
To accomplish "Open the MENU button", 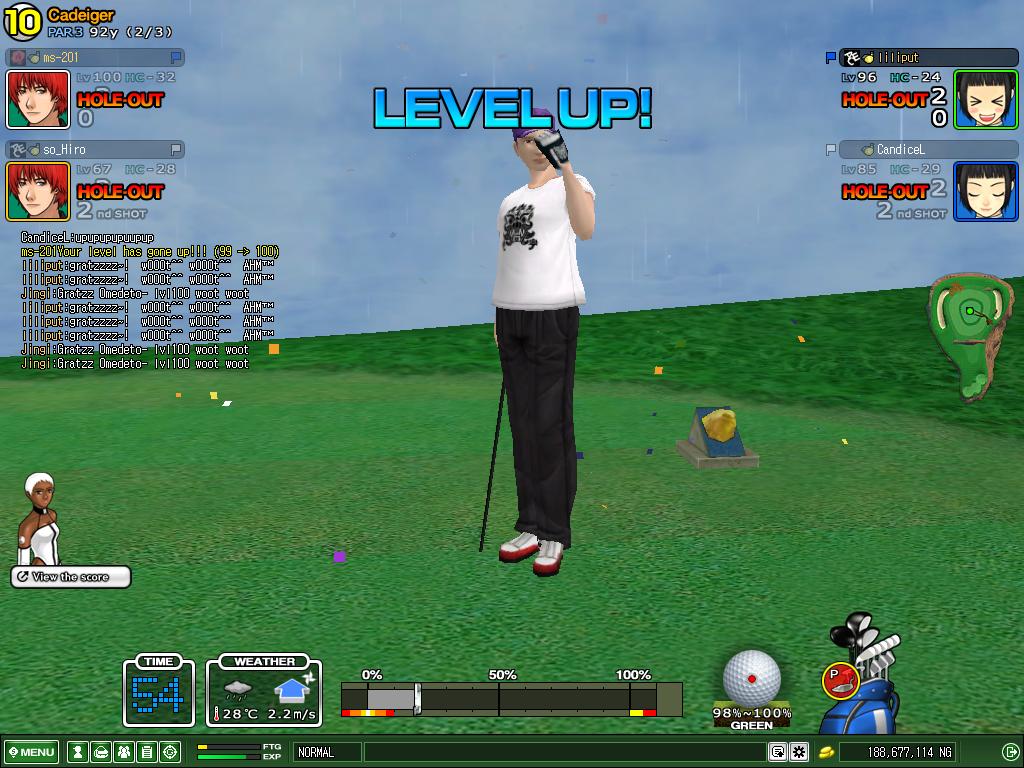I will tap(32, 752).
